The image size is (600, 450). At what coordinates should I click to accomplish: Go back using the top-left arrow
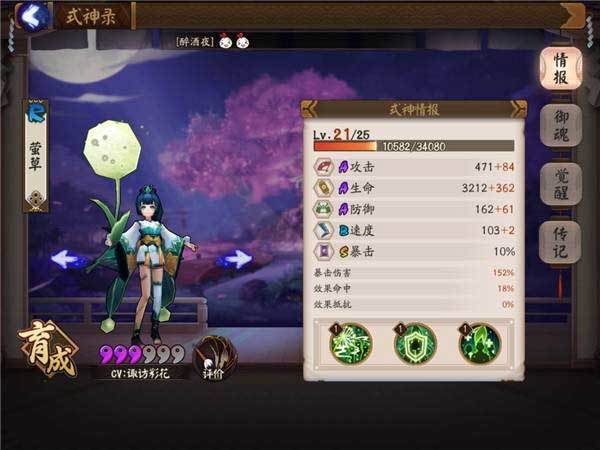click(33, 16)
